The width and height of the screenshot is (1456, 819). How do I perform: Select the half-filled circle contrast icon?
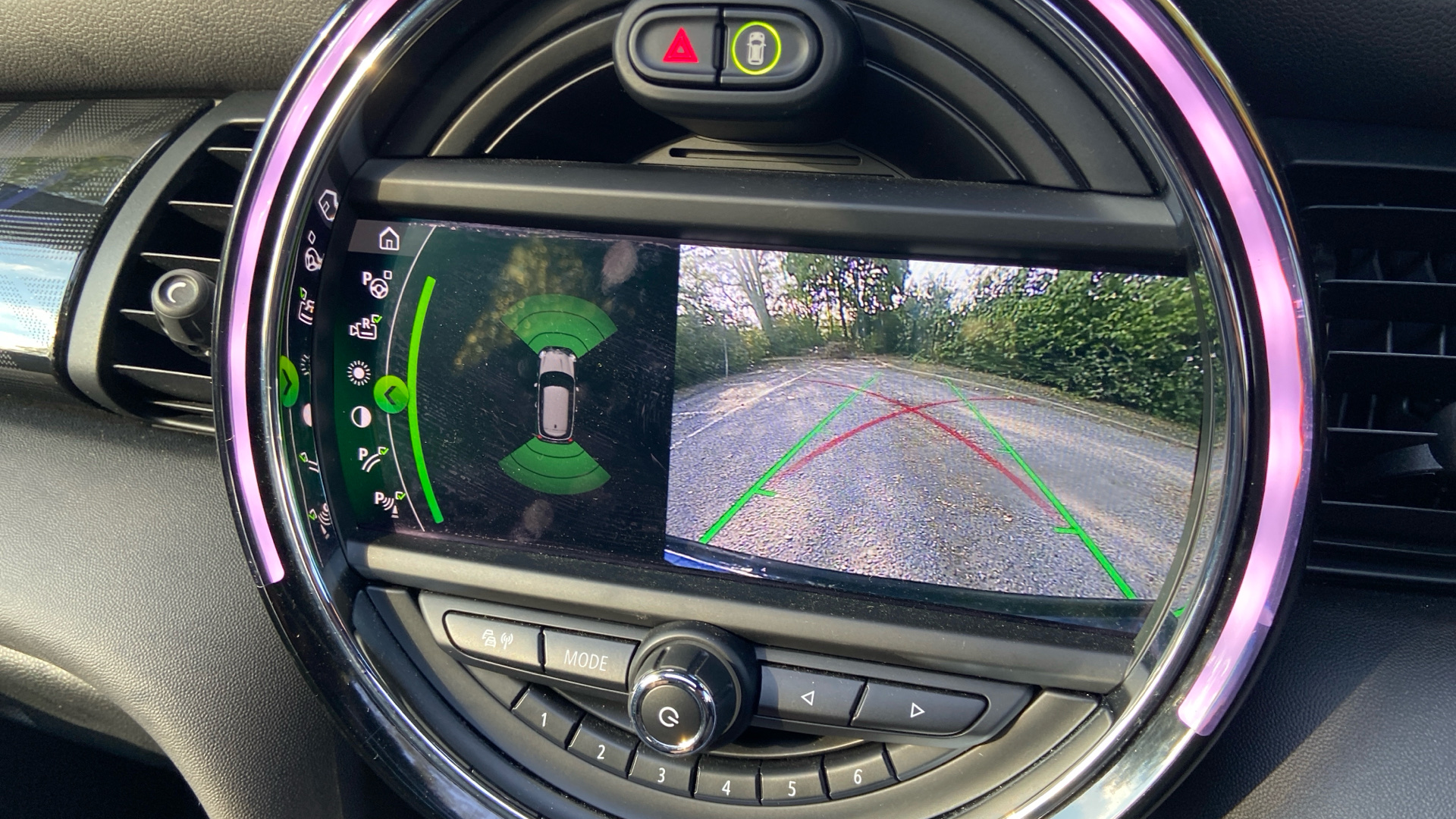pyautogui.click(x=361, y=416)
